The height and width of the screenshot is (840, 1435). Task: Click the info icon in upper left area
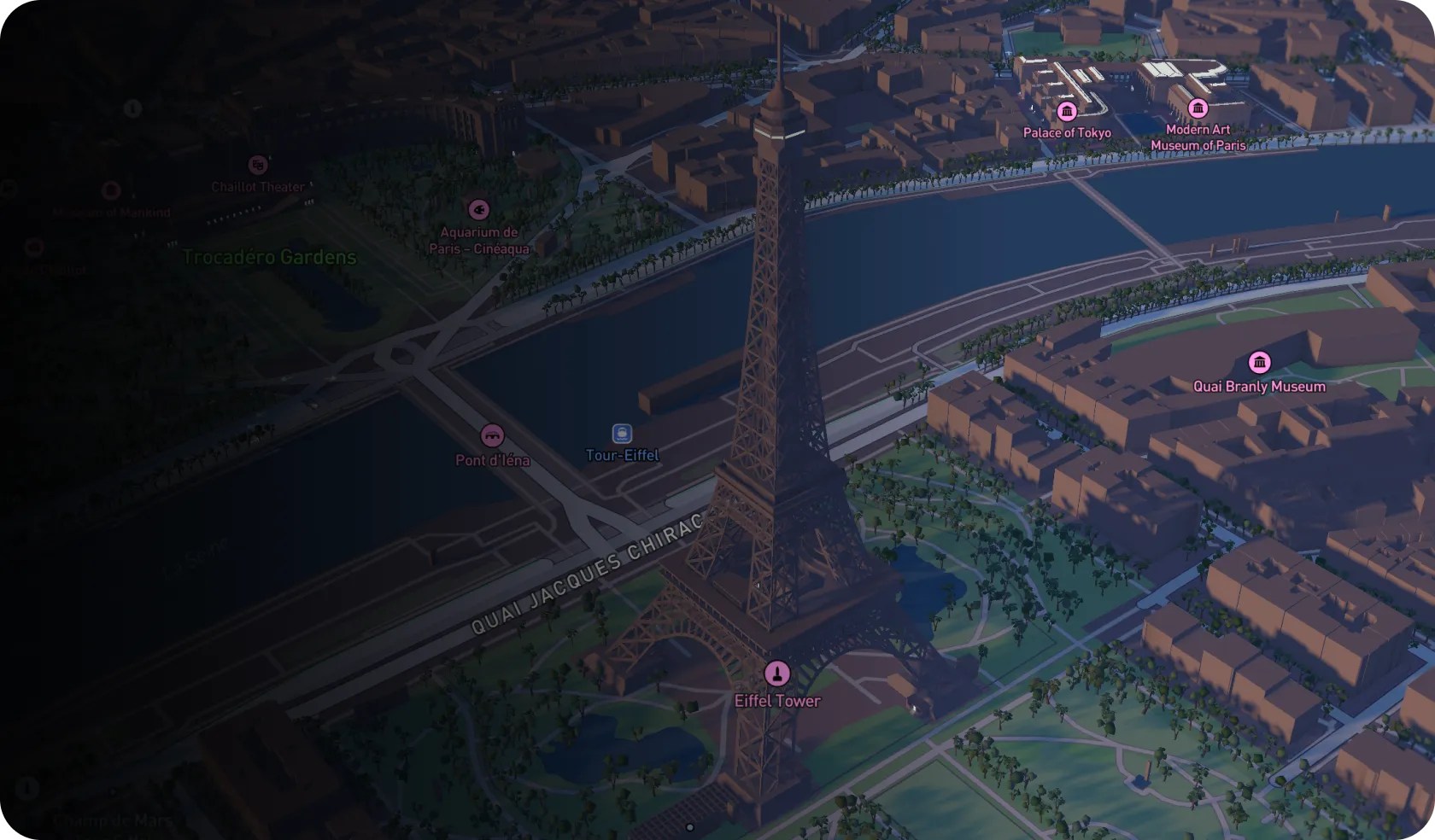[x=132, y=108]
